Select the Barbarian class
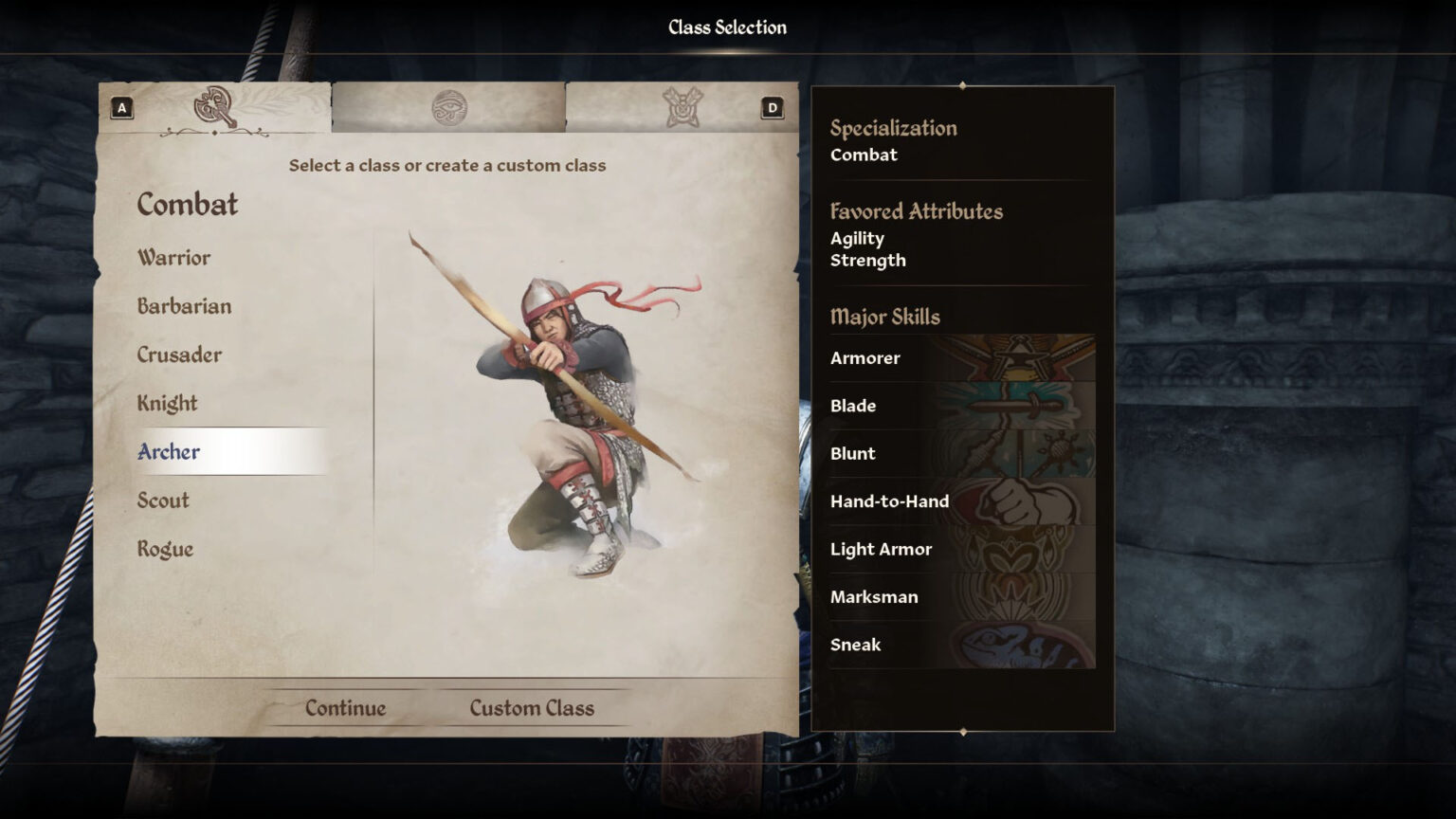Viewport: 1456px width, 819px height. pos(183,306)
